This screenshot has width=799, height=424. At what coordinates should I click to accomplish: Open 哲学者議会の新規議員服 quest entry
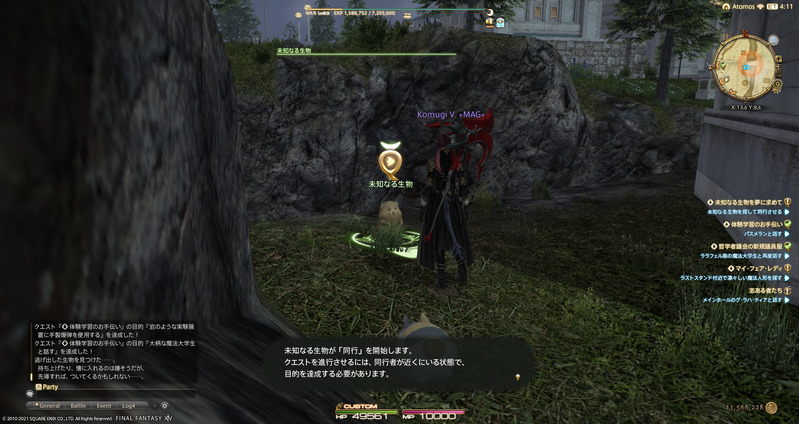tap(746, 246)
